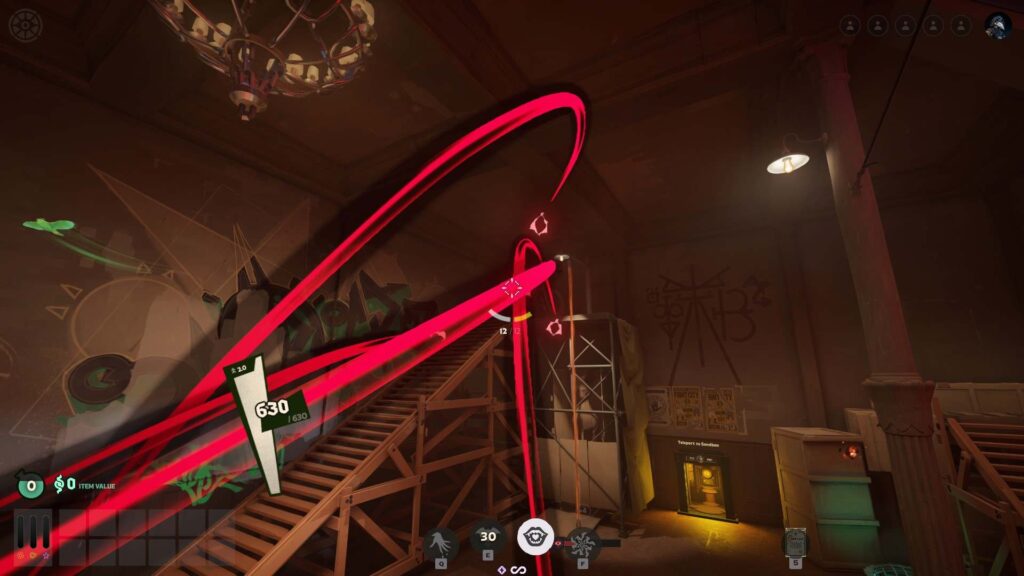Click the ship's wheel icon
The width and height of the screenshot is (1024, 576).
point(25,25)
